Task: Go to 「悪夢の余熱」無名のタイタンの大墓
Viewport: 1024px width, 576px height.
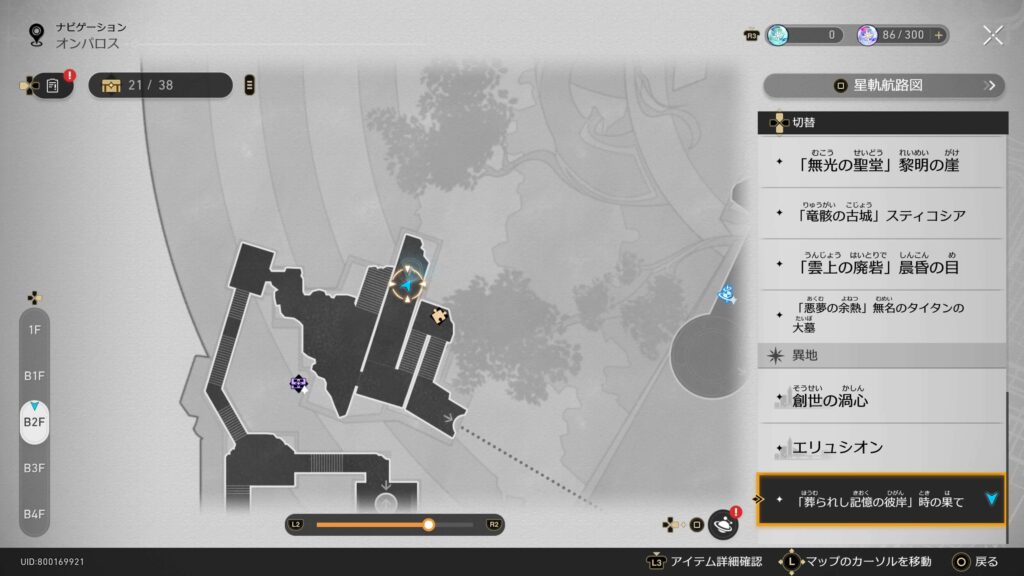Action: (880, 317)
